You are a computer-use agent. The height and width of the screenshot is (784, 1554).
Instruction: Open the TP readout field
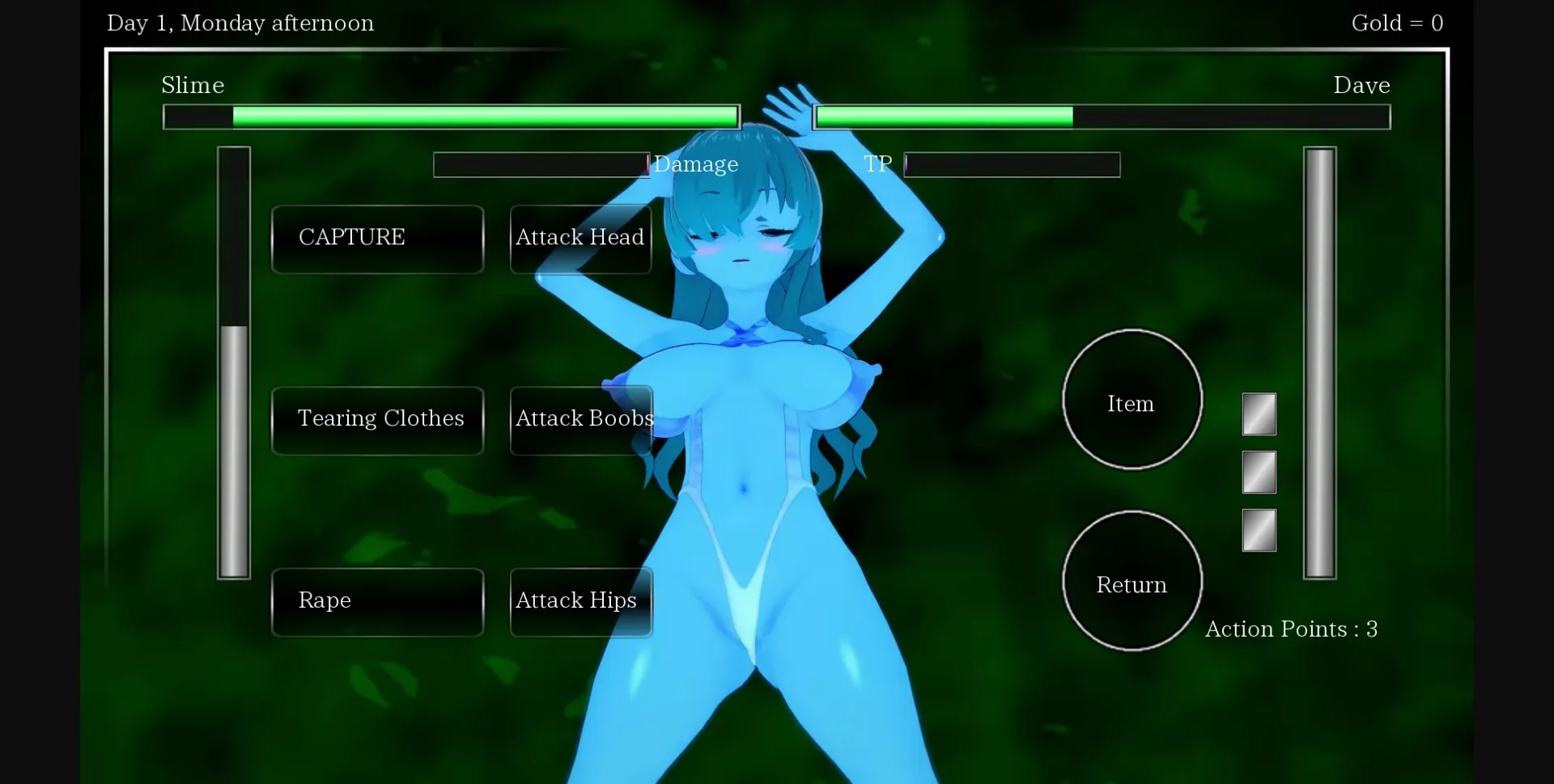(x=1012, y=164)
